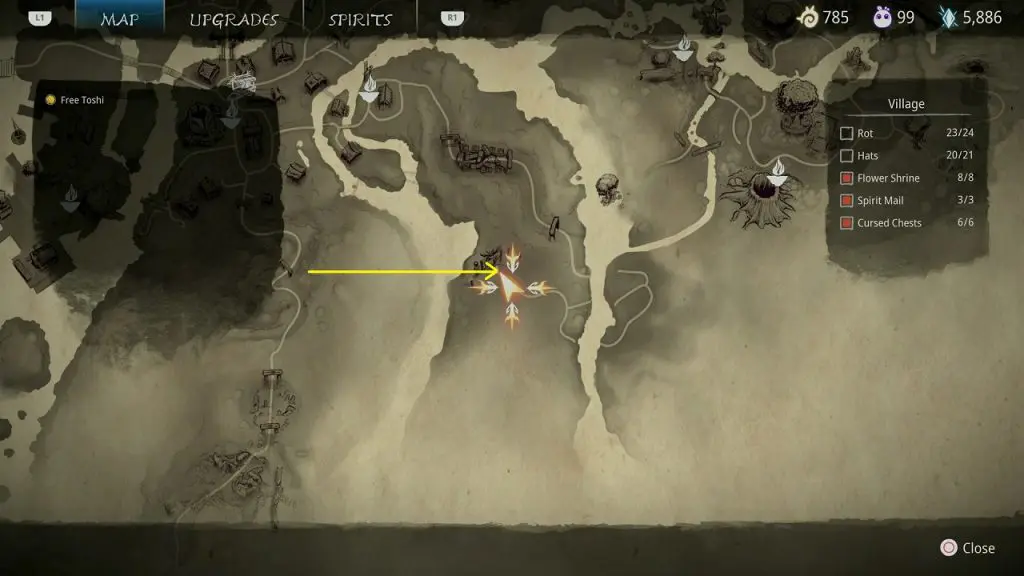Select the warp marker beside the tree stump

(778, 172)
